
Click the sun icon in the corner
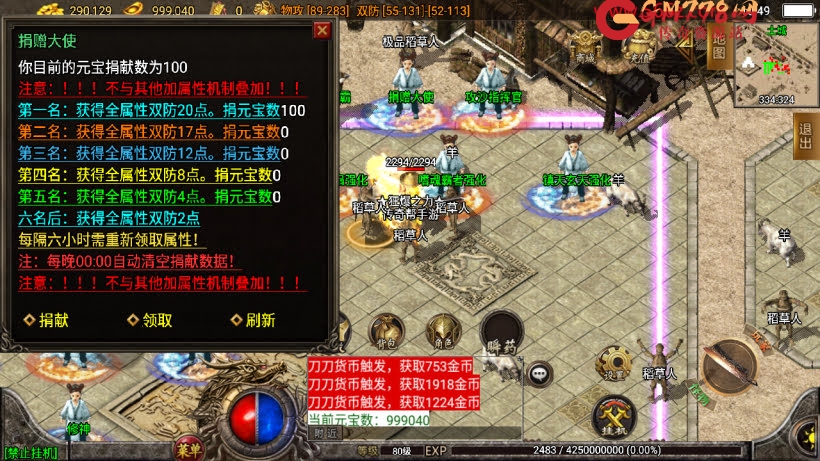coord(806,436)
